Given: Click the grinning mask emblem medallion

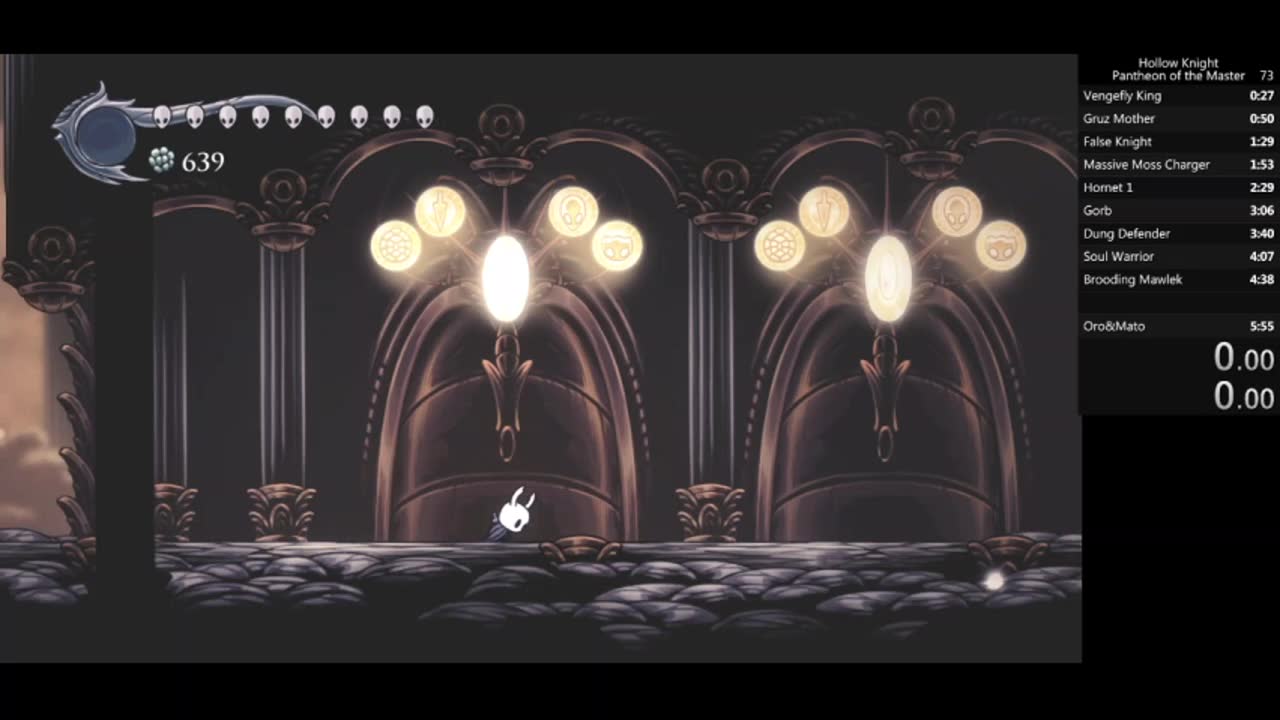Looking at the screenshot, I should 617,243.
